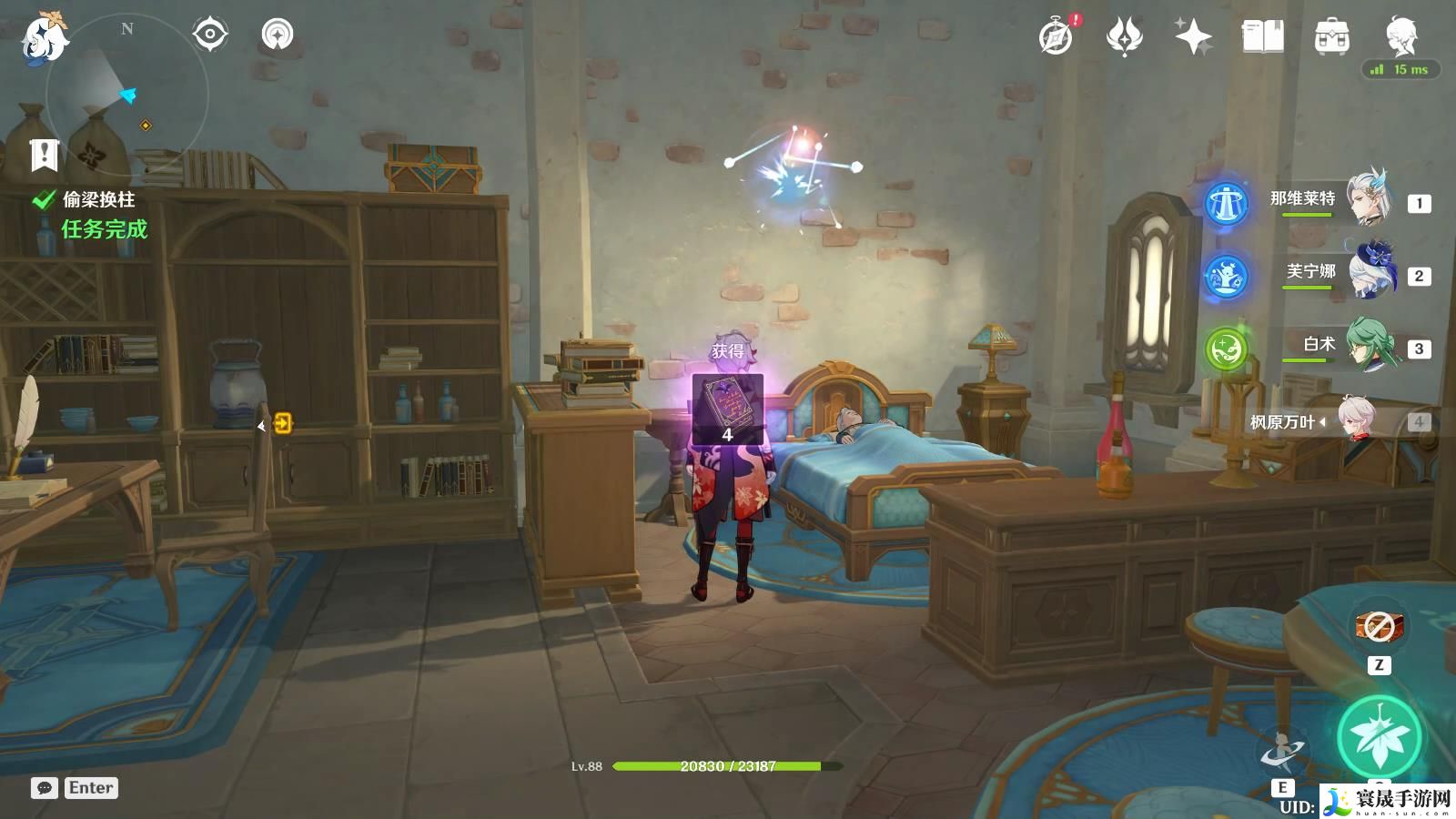Open the adventurer handbook
1456x819 pixels.
[1262, 37]
